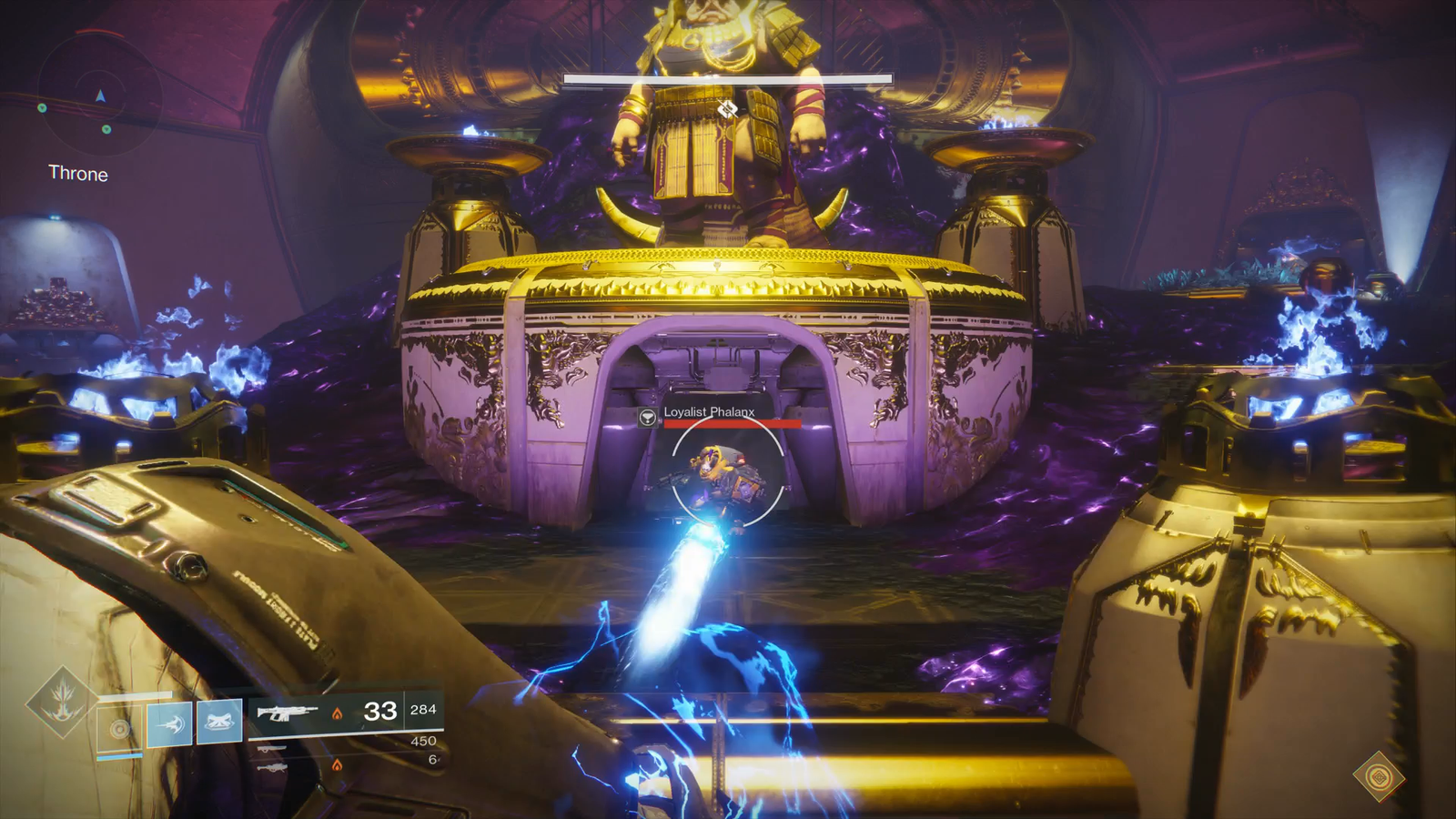Click the Throne location label
Image resolution: width=1456 pixels, height=819 pixels.
click(x=78, y=174)
